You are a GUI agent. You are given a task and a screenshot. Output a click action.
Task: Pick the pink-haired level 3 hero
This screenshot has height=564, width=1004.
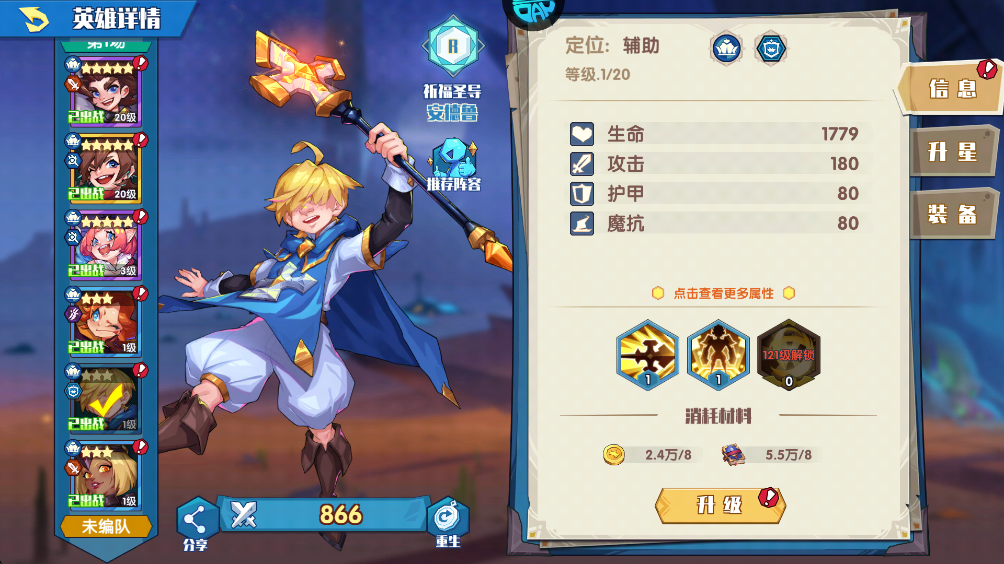103,245
